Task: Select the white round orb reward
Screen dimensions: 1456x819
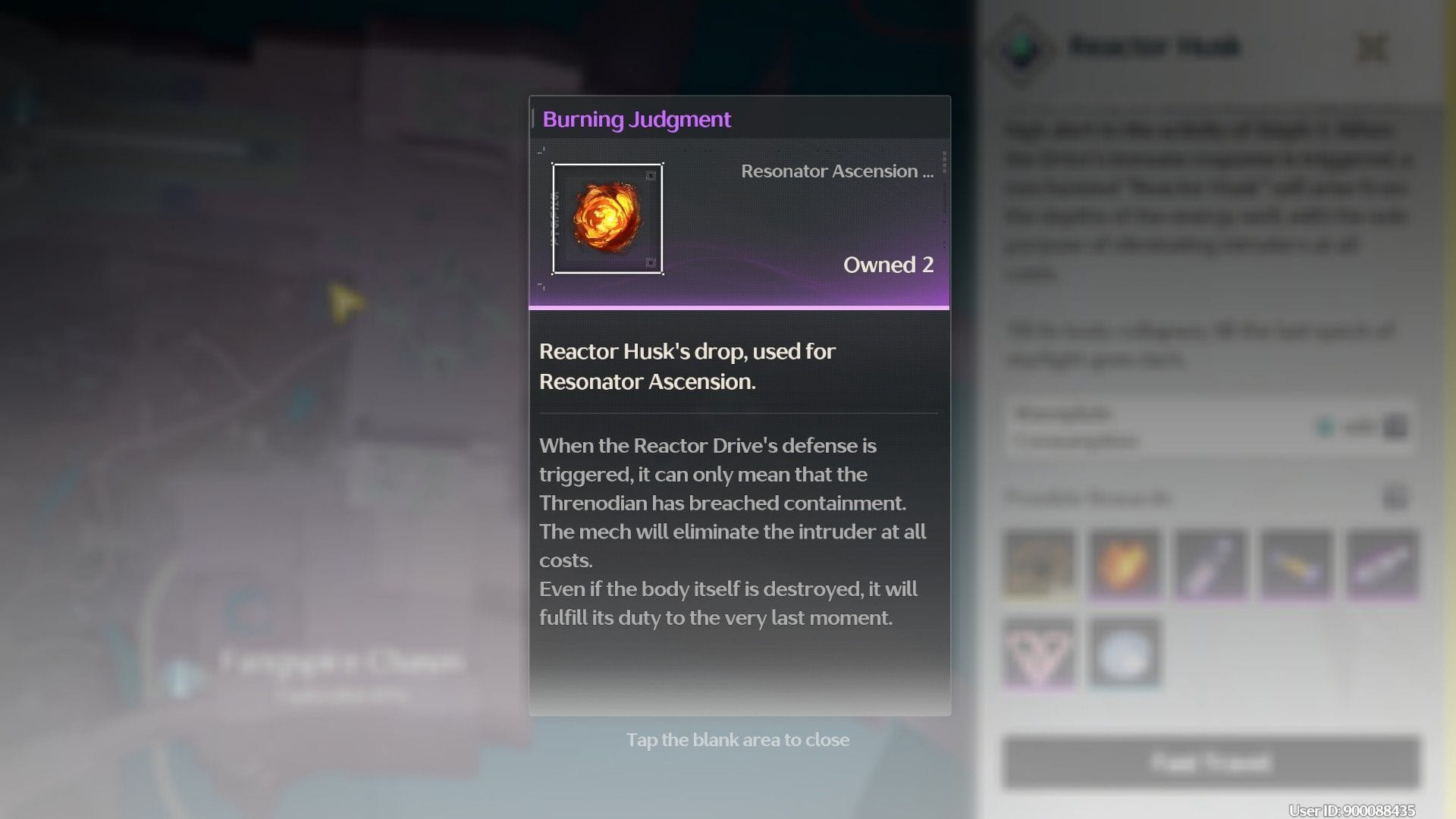Action: pyautogui.click(x=1124, y=653)
